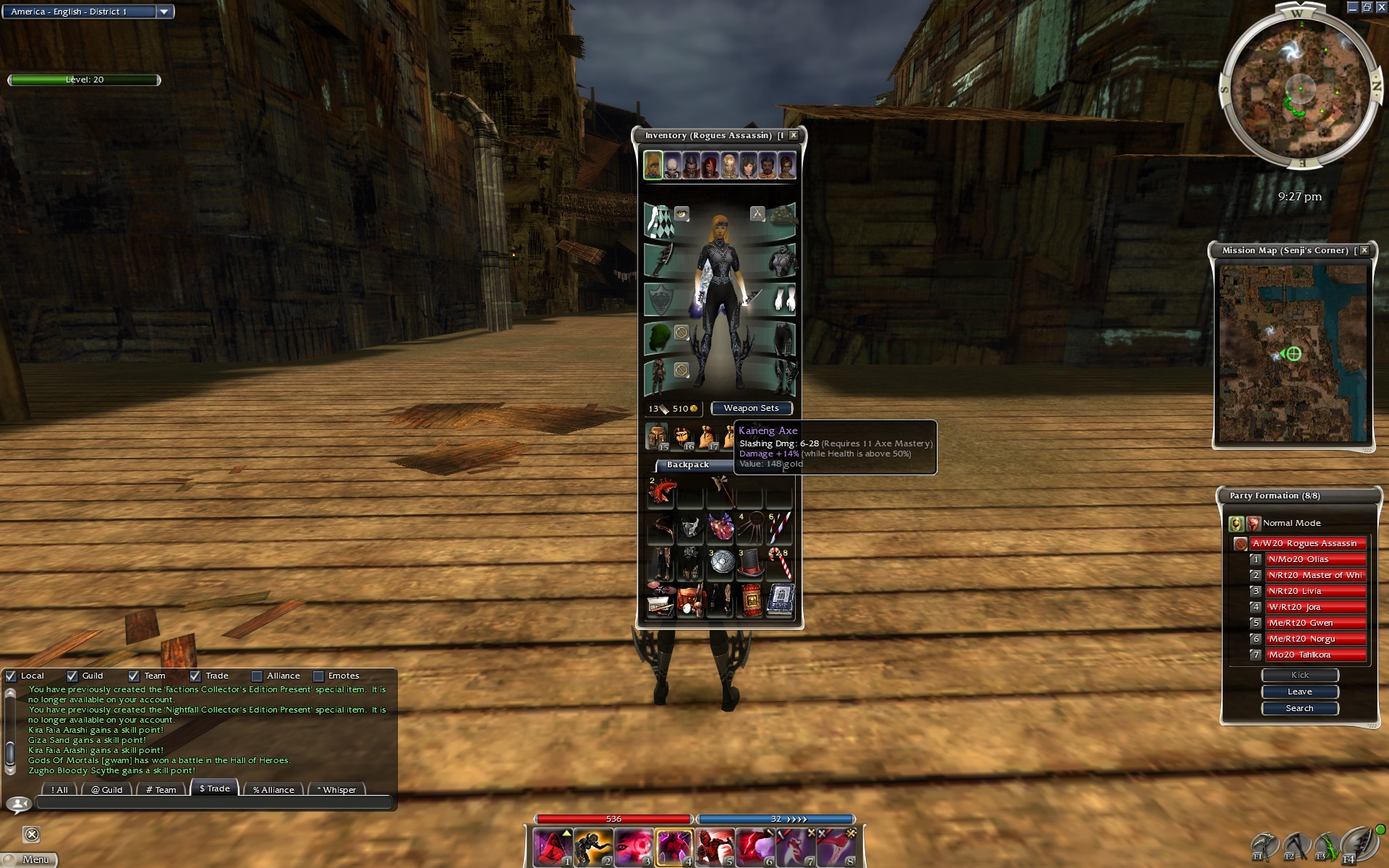
Task: Click the Leave party button
Action: [x=1299, y=692]
